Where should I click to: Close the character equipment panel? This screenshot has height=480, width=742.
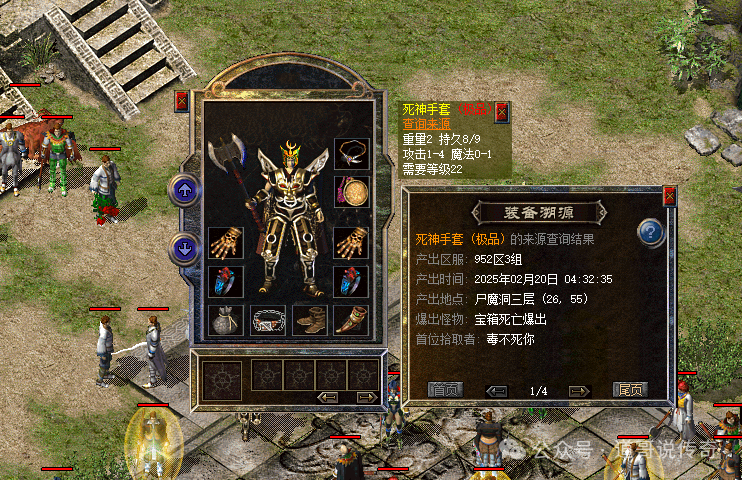tap(181, 101)
